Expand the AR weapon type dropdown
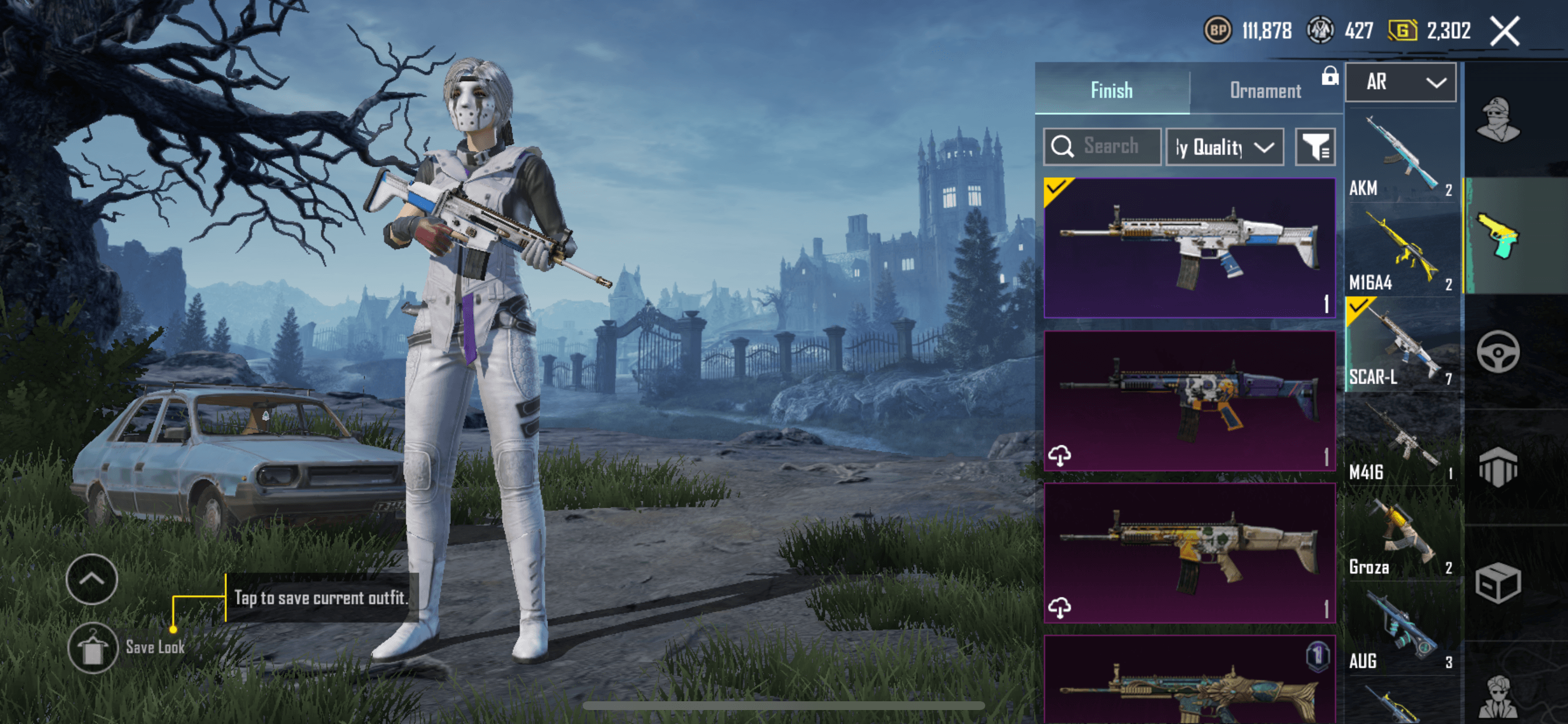 (1400, 82)
